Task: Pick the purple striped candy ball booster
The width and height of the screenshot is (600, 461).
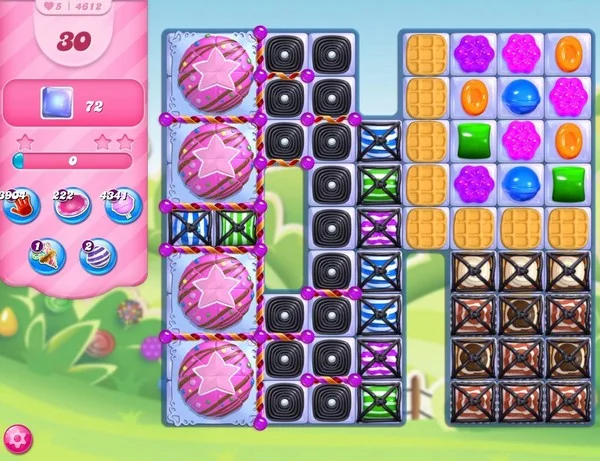Action: (97, 256)
